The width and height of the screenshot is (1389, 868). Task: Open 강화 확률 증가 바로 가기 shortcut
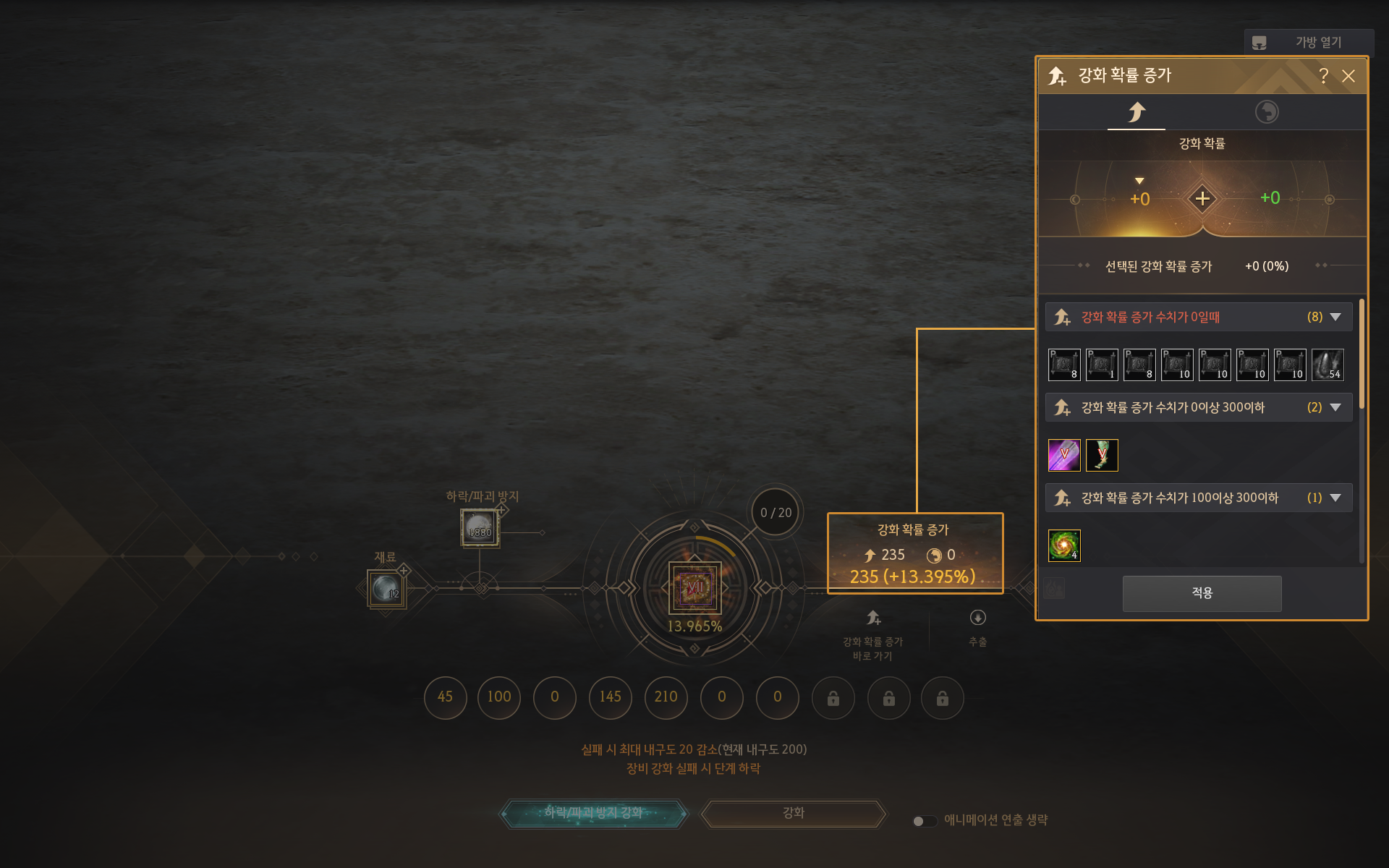point(873,619)
